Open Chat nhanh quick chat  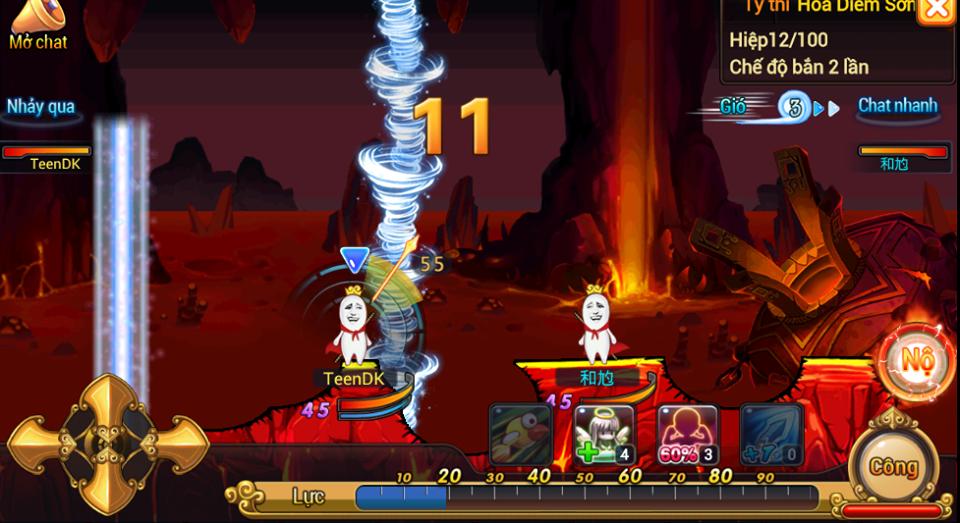click(x=897, y=106)
